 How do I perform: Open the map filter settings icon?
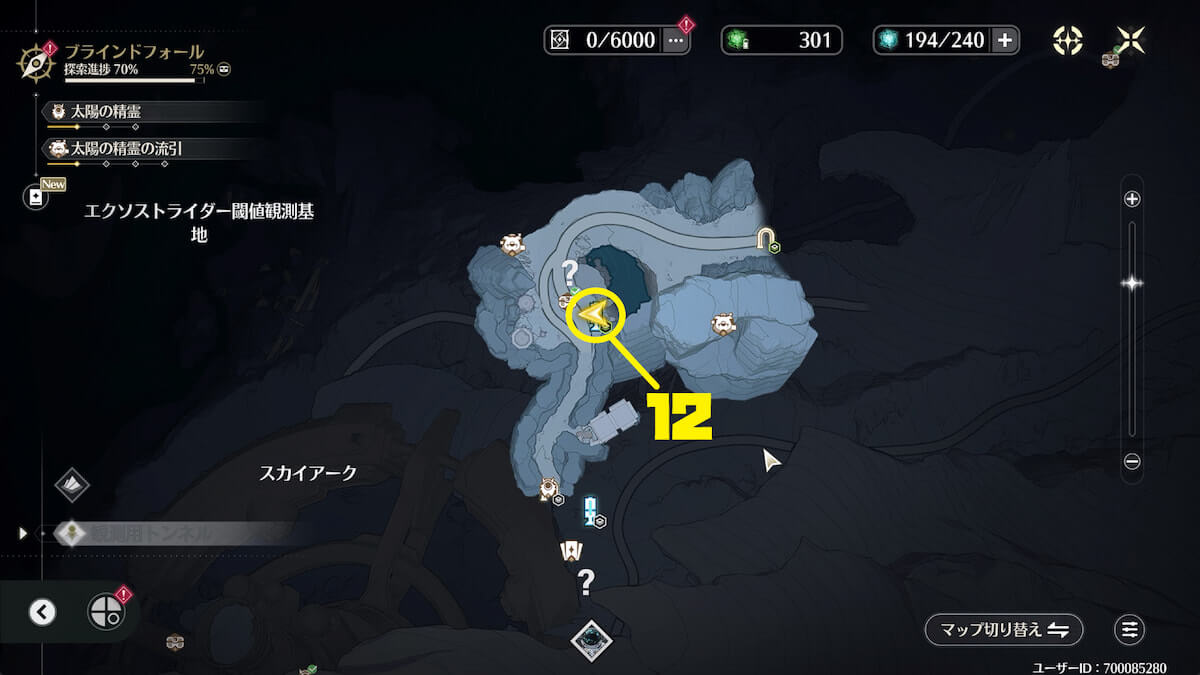click(x=1130, y=629)
